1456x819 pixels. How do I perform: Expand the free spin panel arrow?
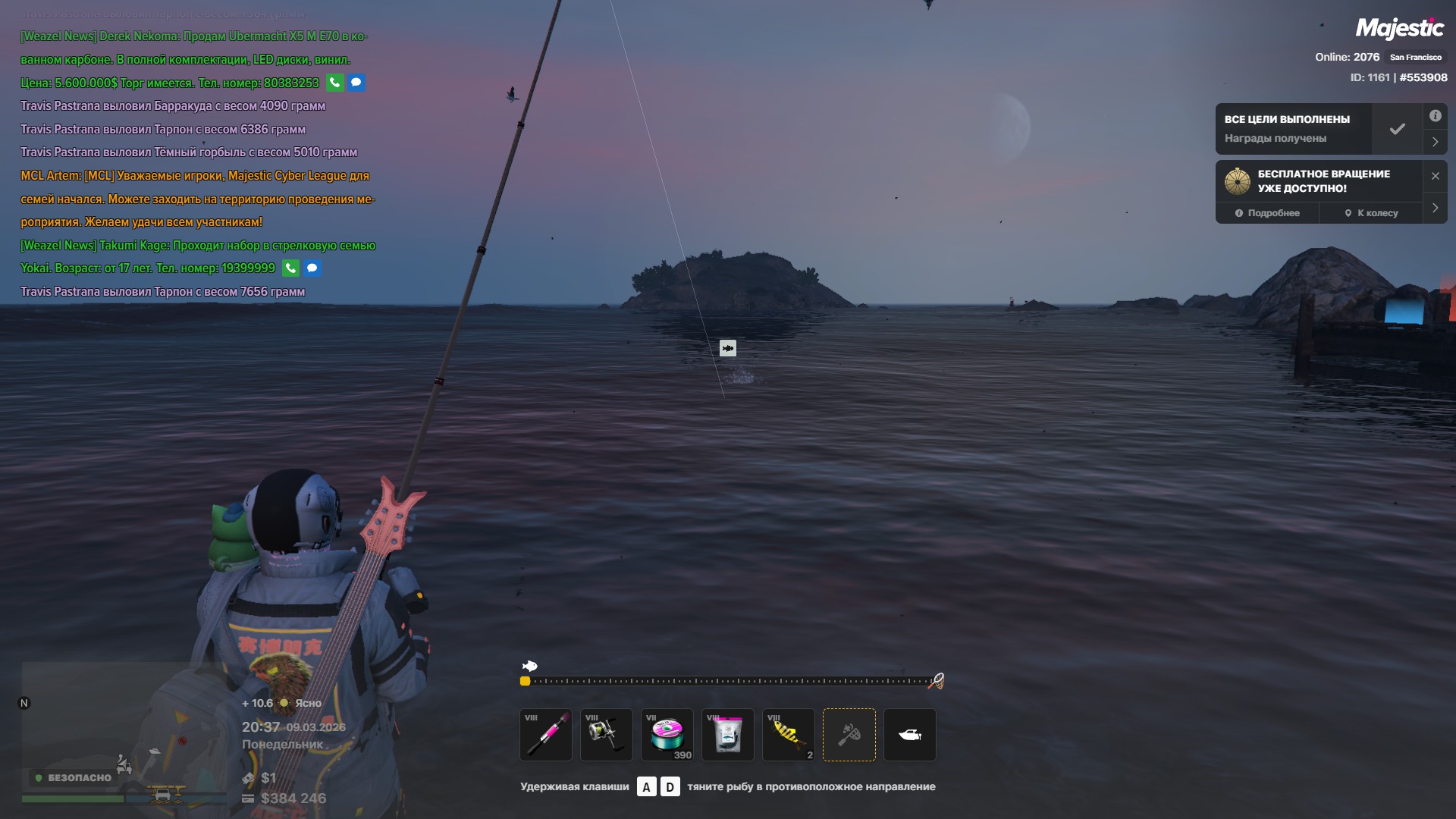[1435, 208]
